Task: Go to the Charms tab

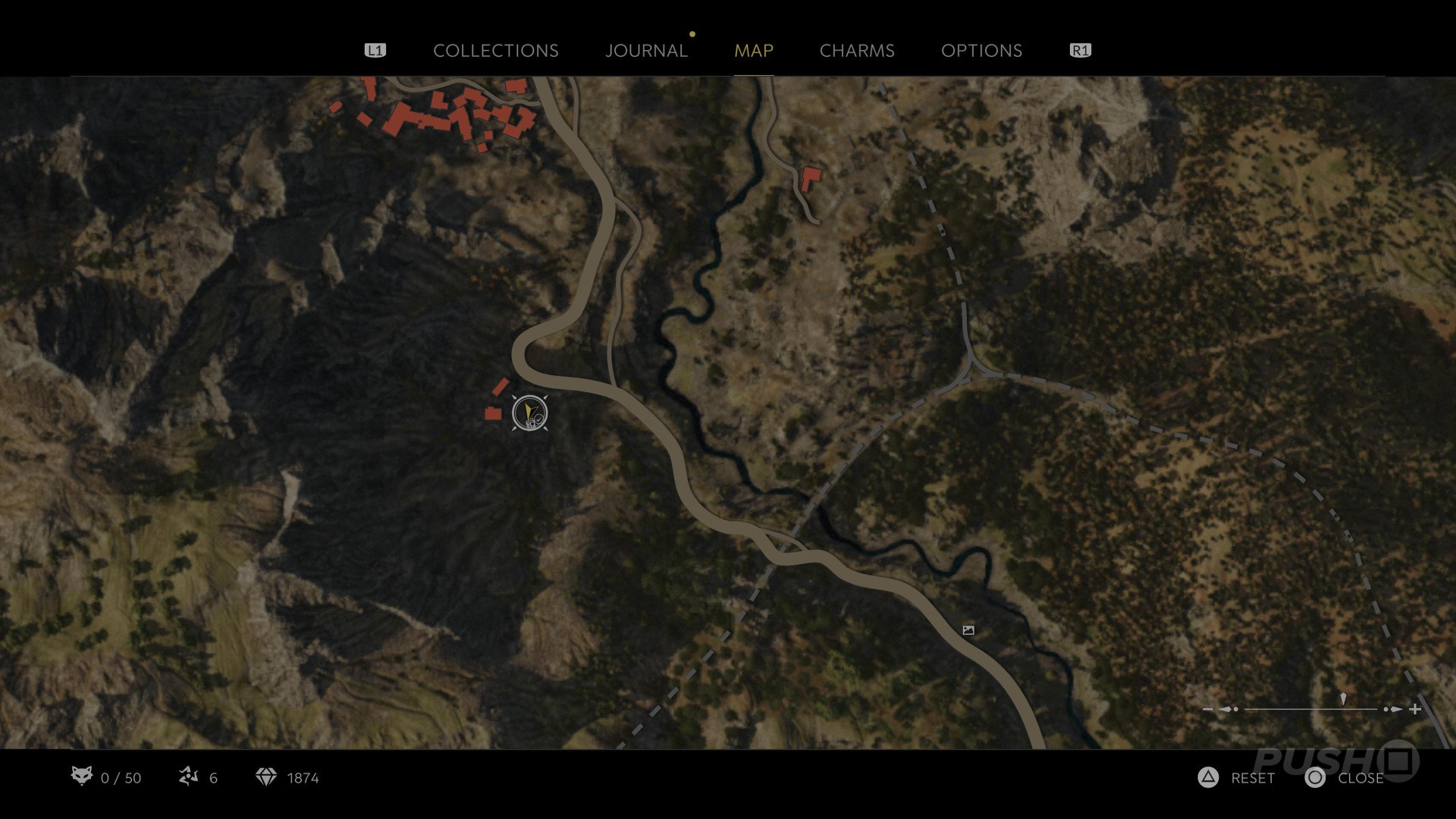Action: point(857,51)
